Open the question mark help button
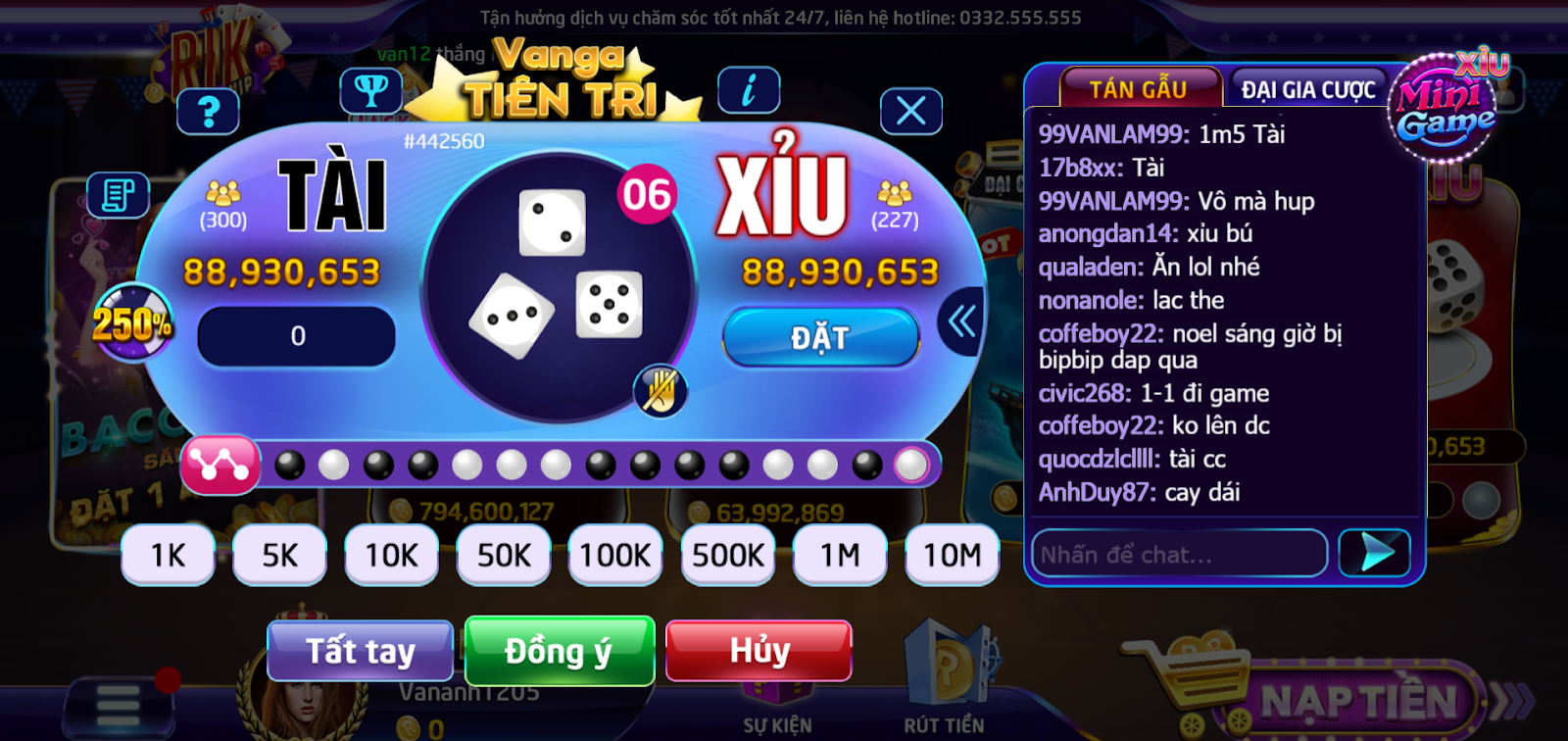This screenshot has width=1568, height=741. click(208, 112)
